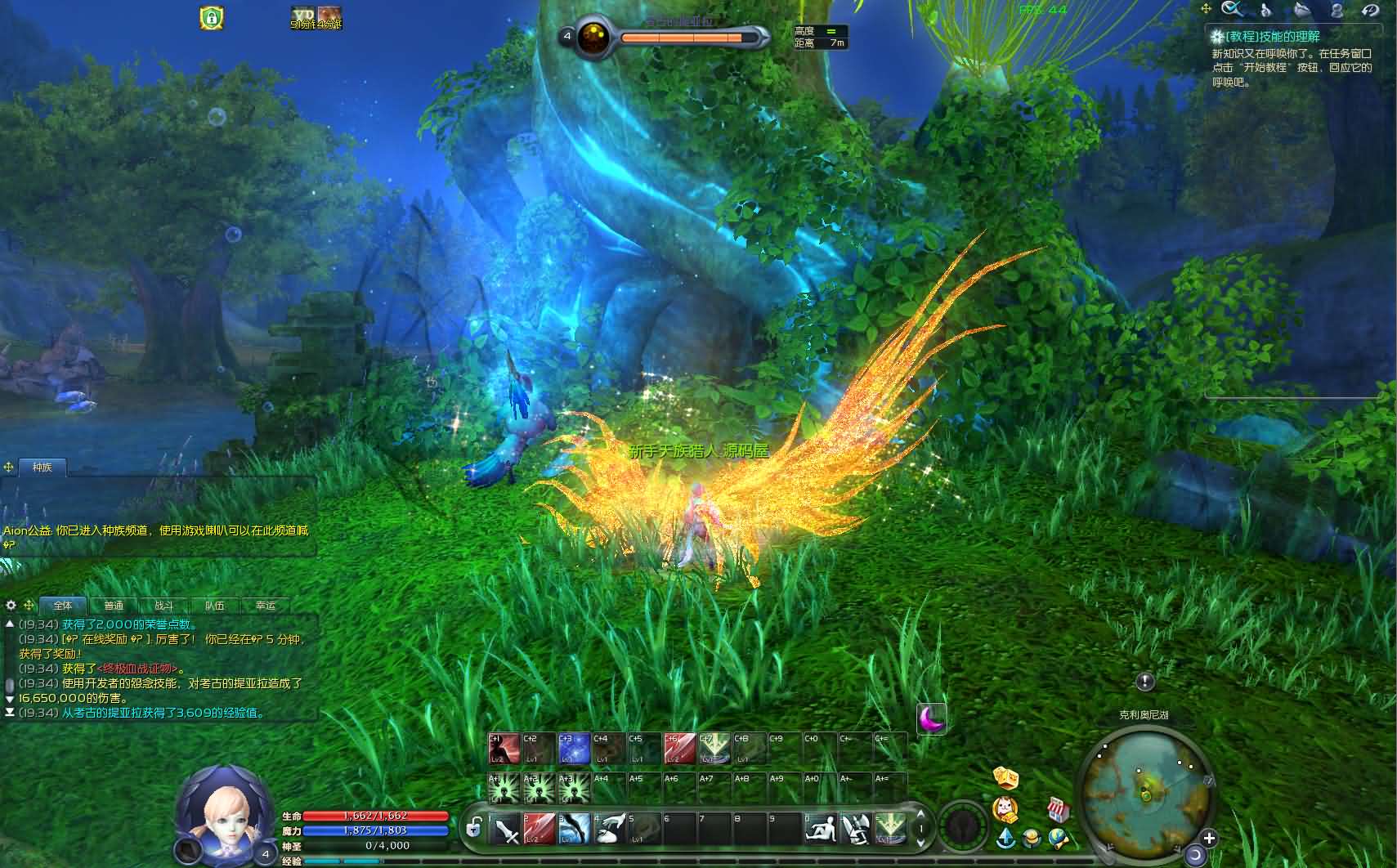Click the golden dice icon
Viewport: 1397px width, 868px height.
(x=1005, y=776)
